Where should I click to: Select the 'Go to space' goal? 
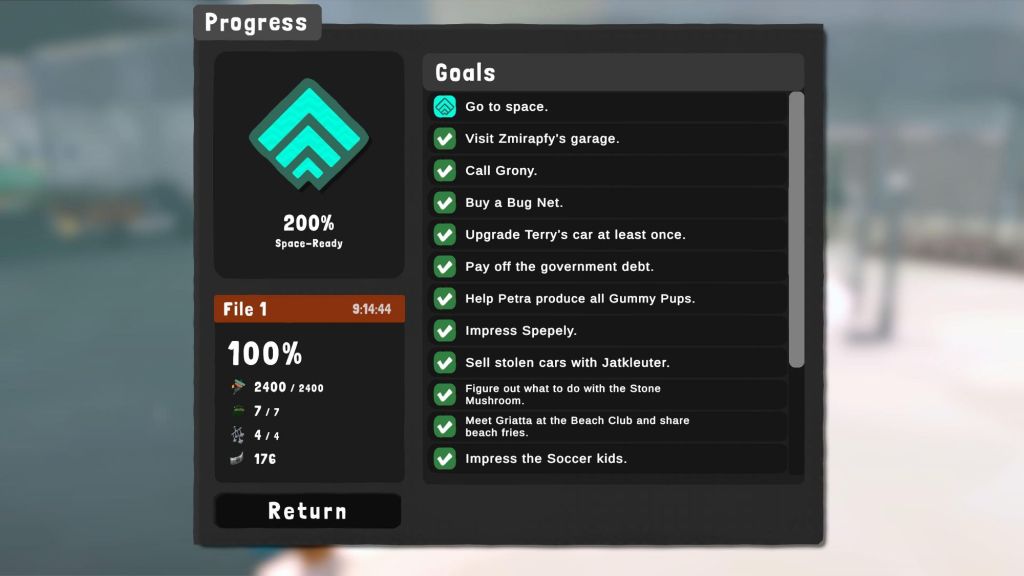tap(608, 107)
